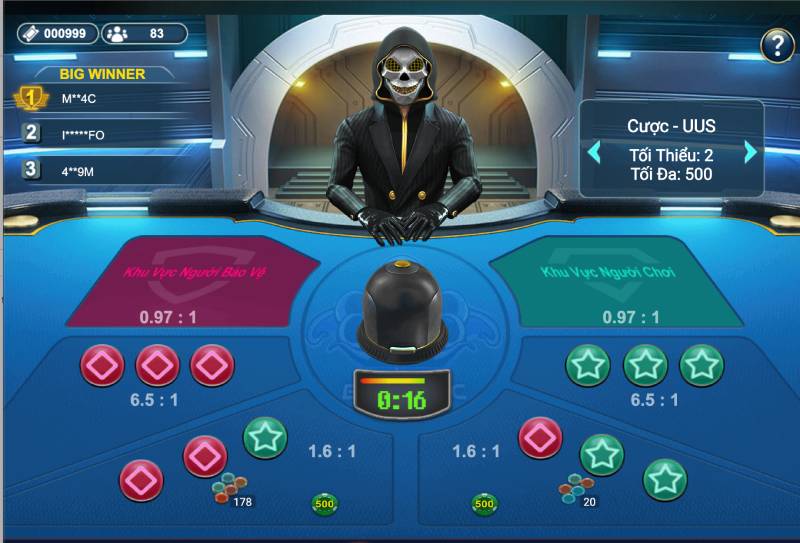Choose the one diamond and two stars 1.6:1 bet
The width and height of the screenshot is (800, 543).
pyautogui.click(x=600, y=458)
